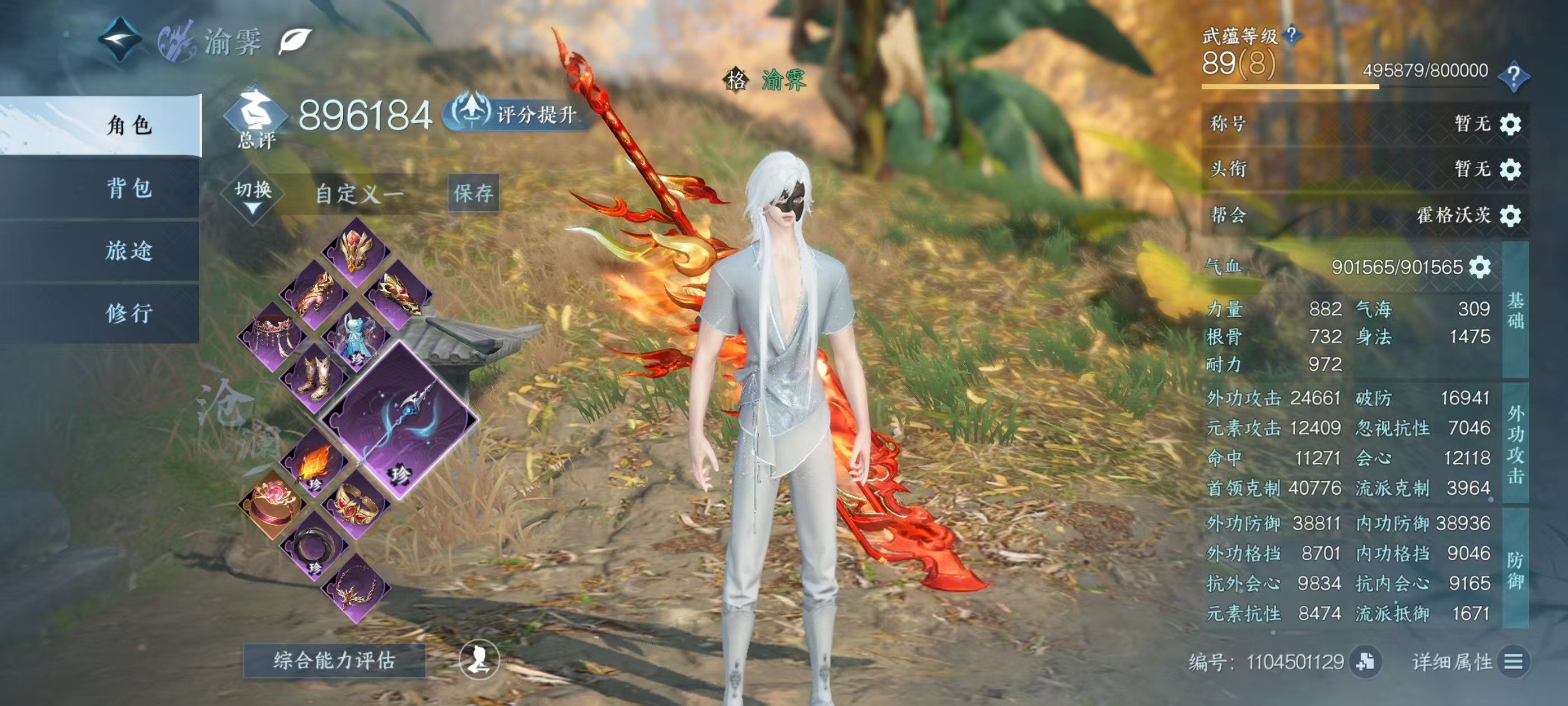Open 综合能力评估 evaluation

(334, 660)
